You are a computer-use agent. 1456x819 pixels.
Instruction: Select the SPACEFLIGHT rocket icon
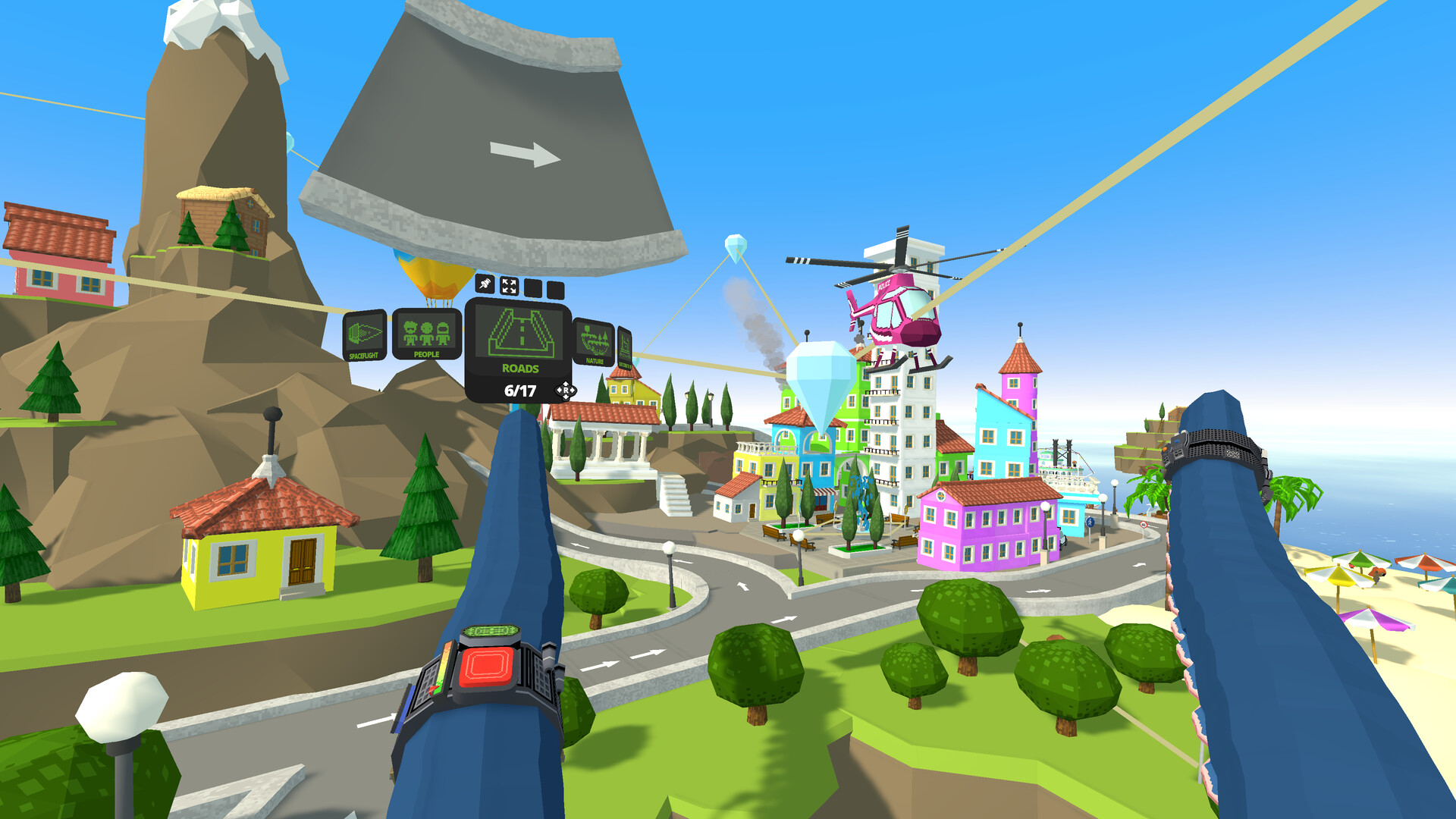coord(366,333)
